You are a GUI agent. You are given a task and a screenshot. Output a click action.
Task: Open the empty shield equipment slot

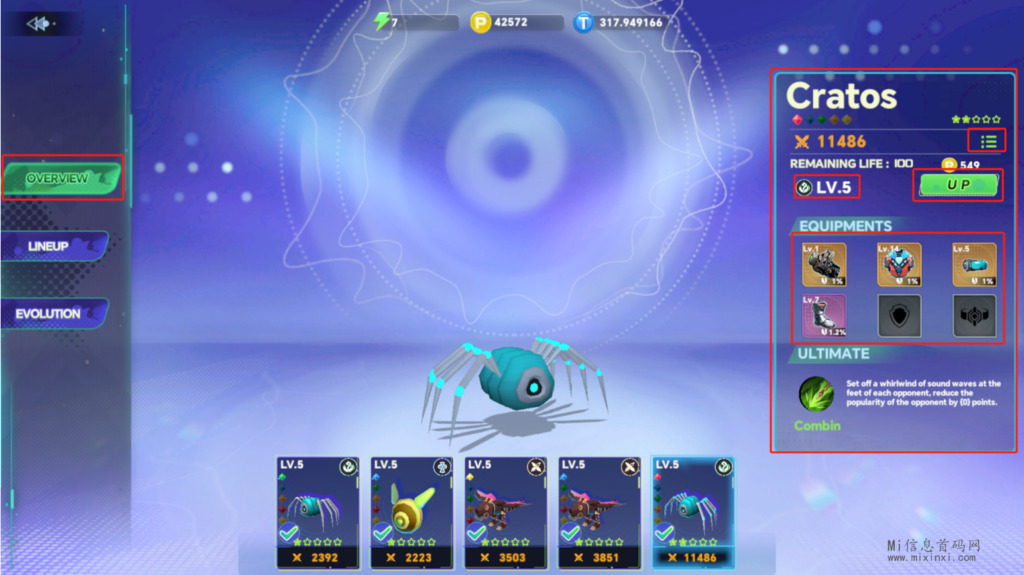(899, 315)
